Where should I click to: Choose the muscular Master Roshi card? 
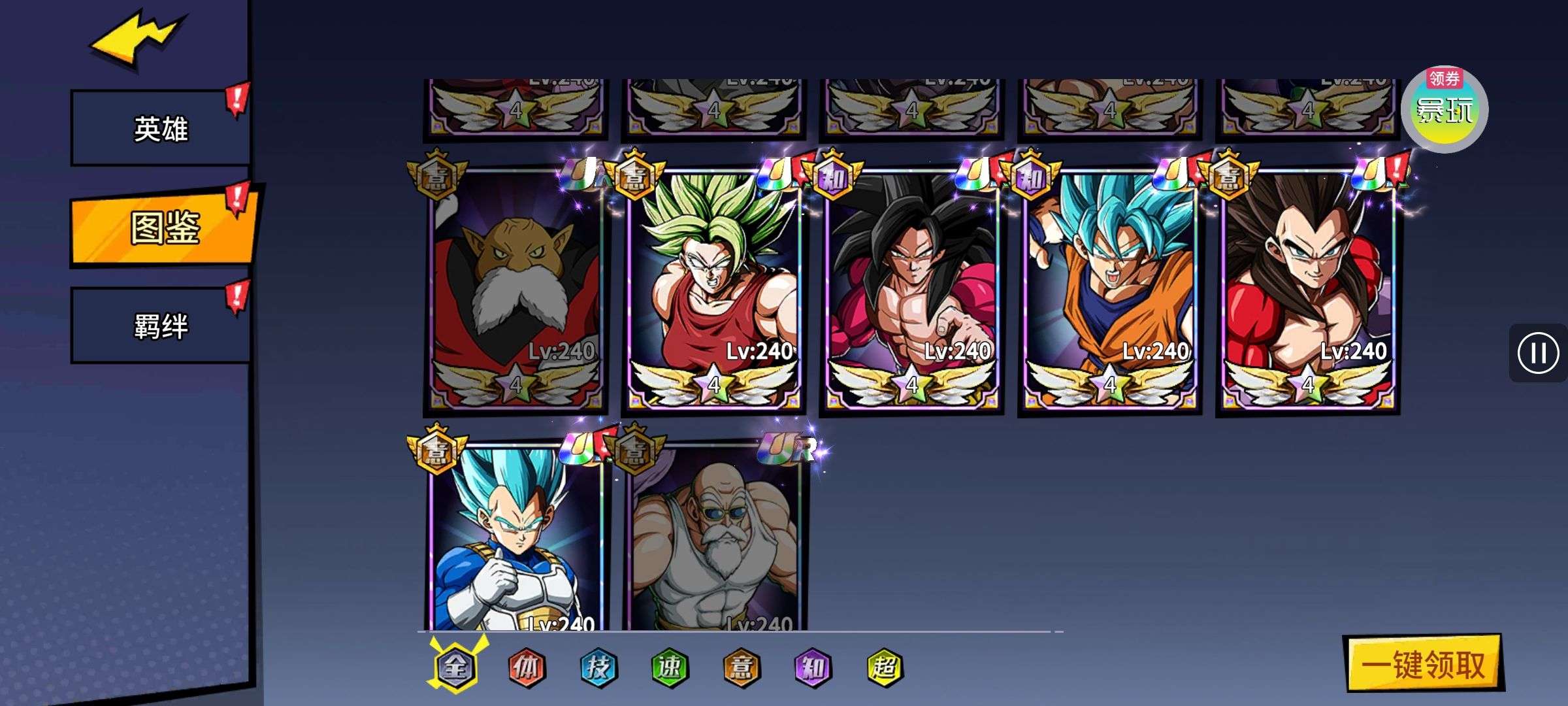click(713, 536)
